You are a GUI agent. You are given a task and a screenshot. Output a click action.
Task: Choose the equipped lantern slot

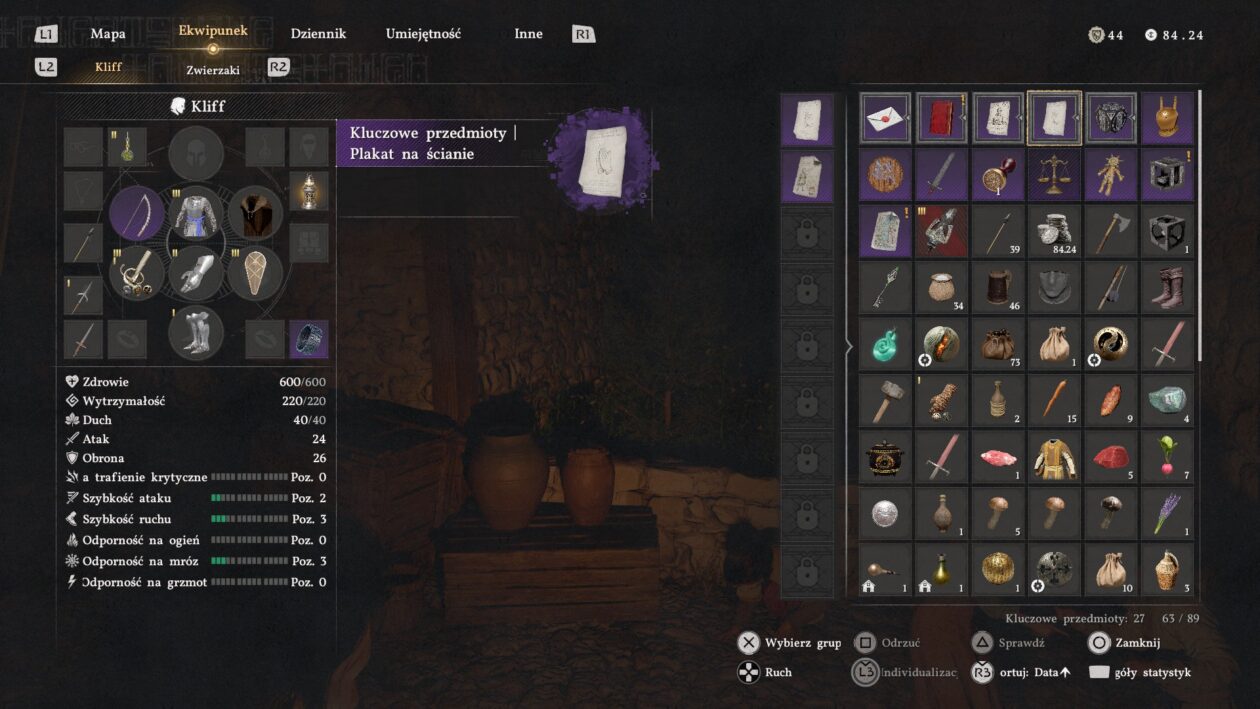[x=309, y=190]
